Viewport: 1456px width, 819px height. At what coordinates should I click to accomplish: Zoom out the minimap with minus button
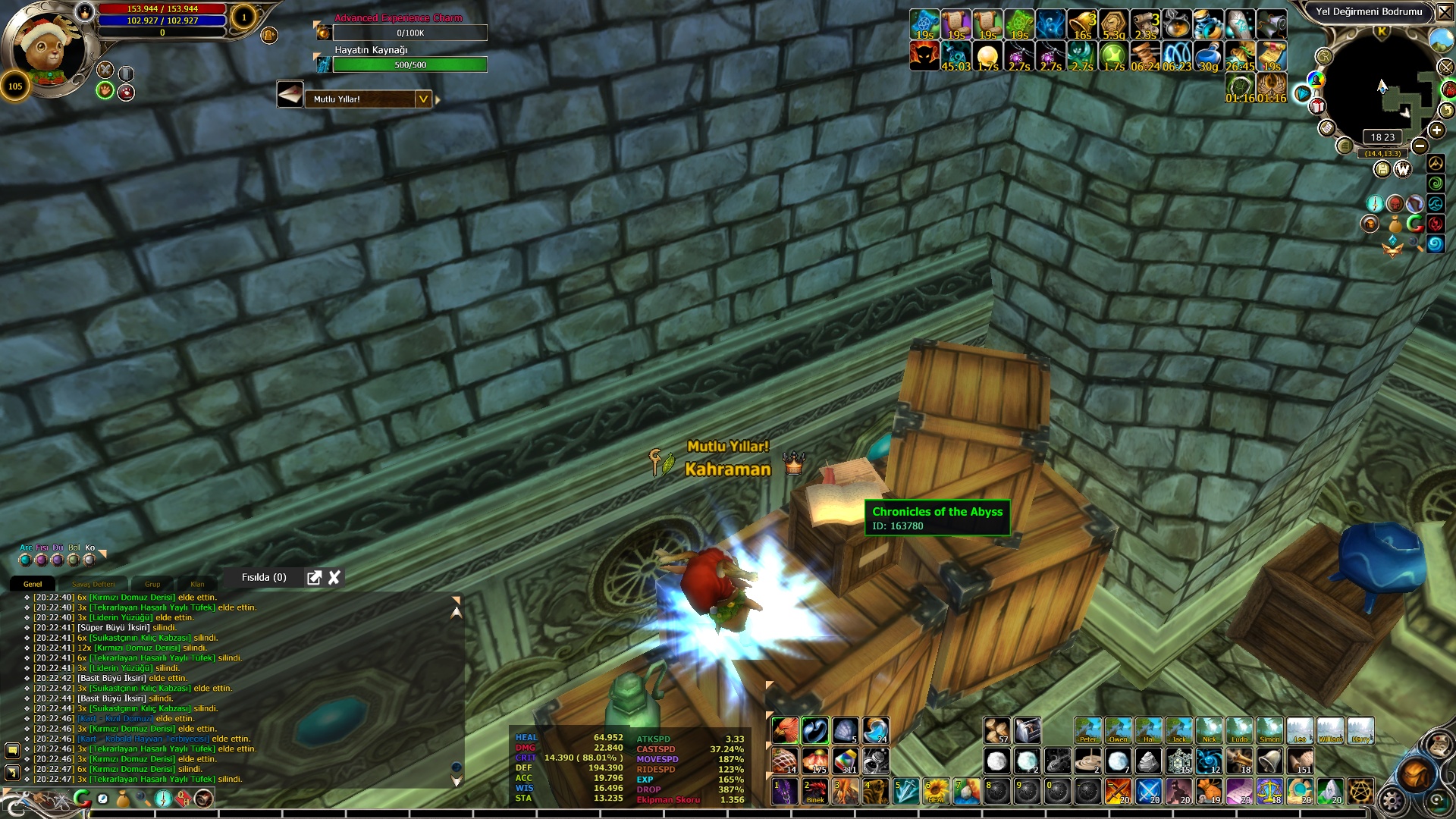click(1420, 146)
